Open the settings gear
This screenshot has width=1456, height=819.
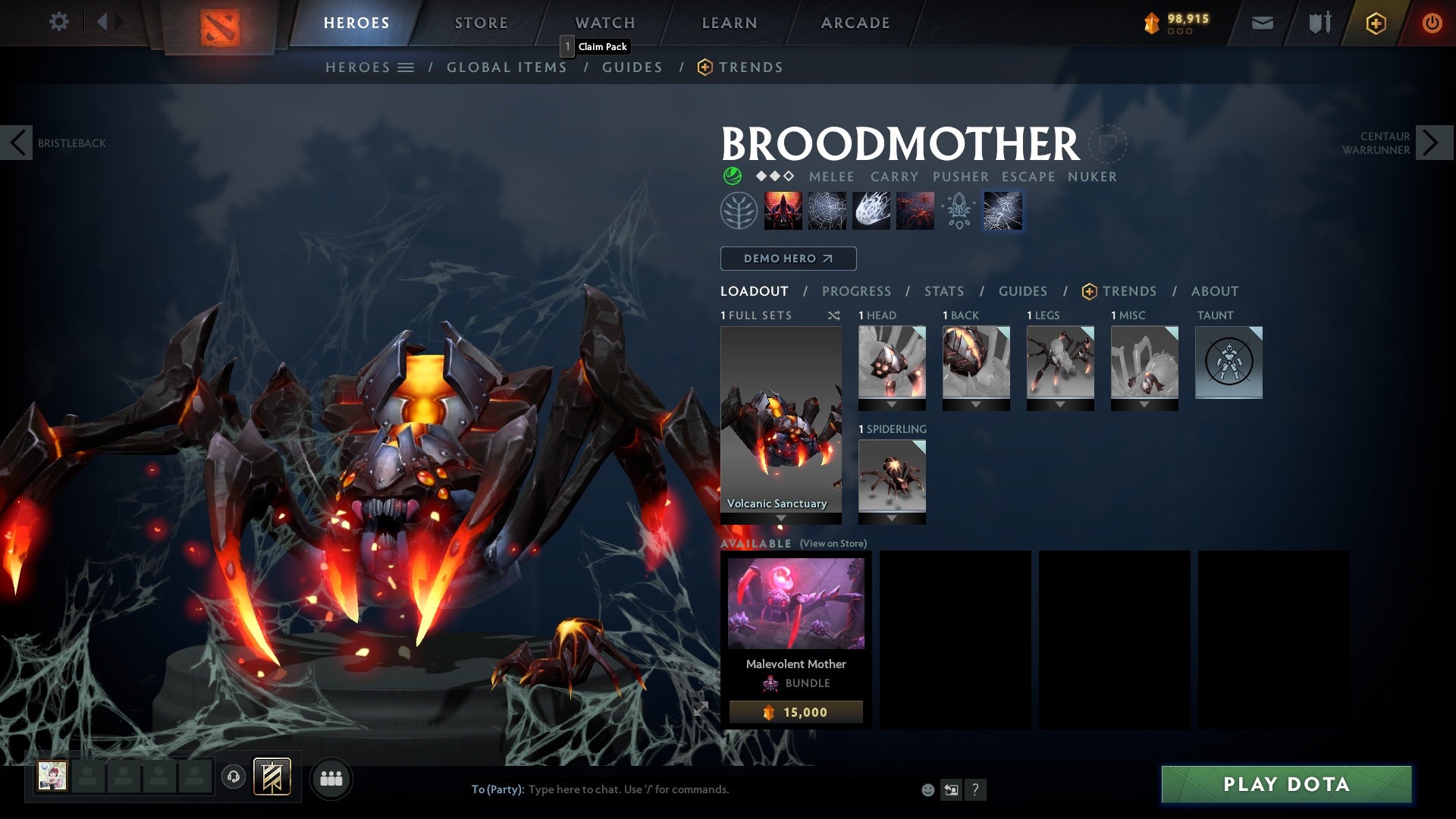click(59, 22)
